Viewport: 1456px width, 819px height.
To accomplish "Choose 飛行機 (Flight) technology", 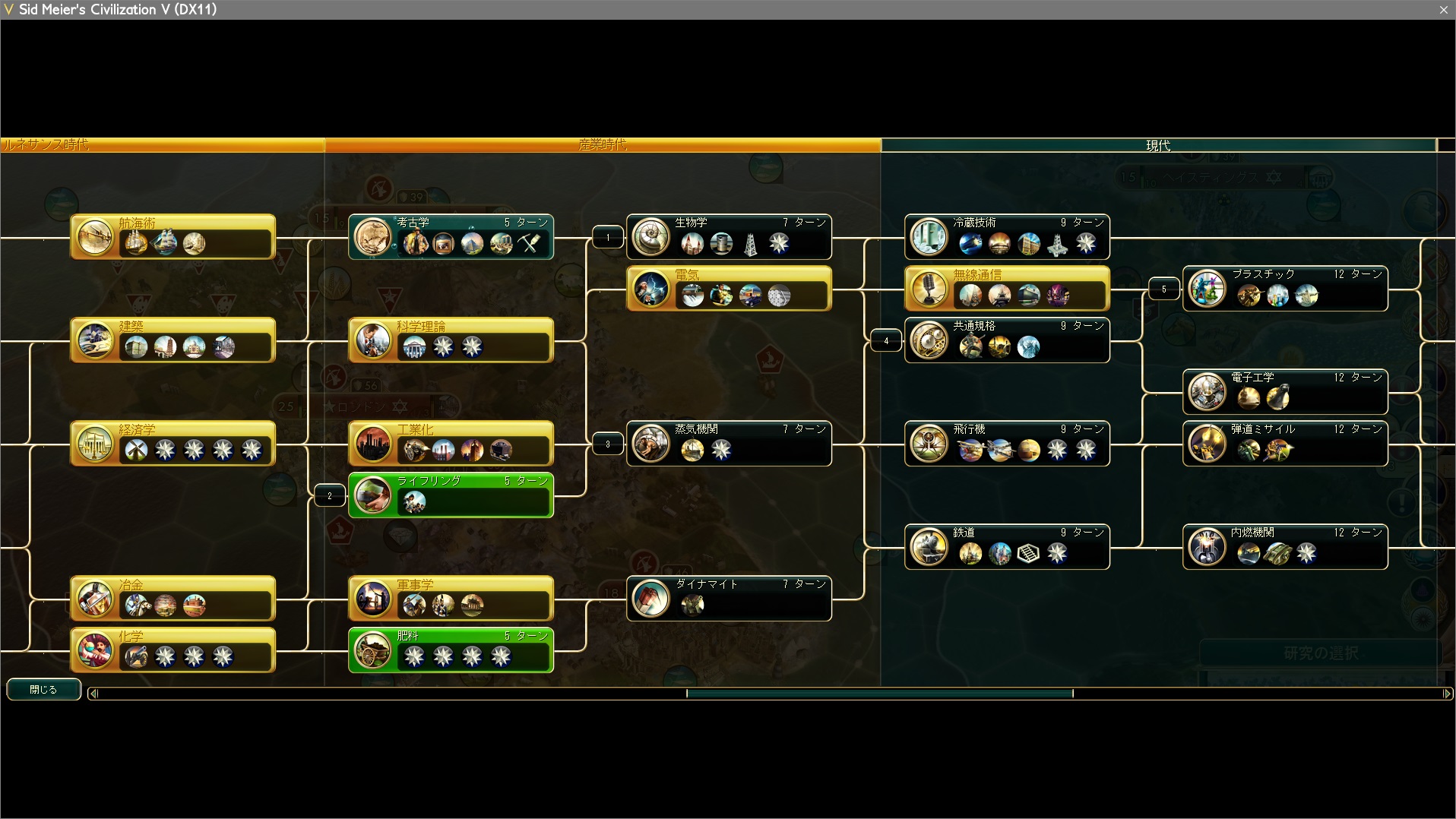I will coord(1007,444).
